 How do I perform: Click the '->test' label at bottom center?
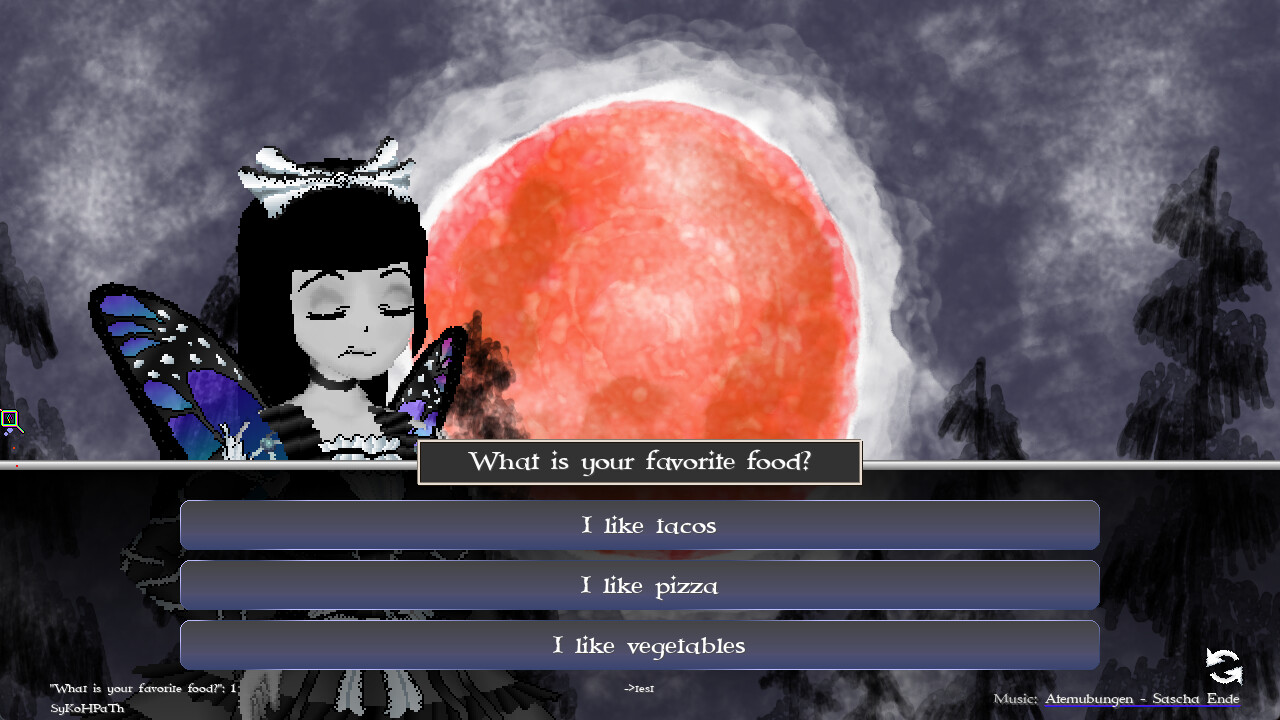639,689
